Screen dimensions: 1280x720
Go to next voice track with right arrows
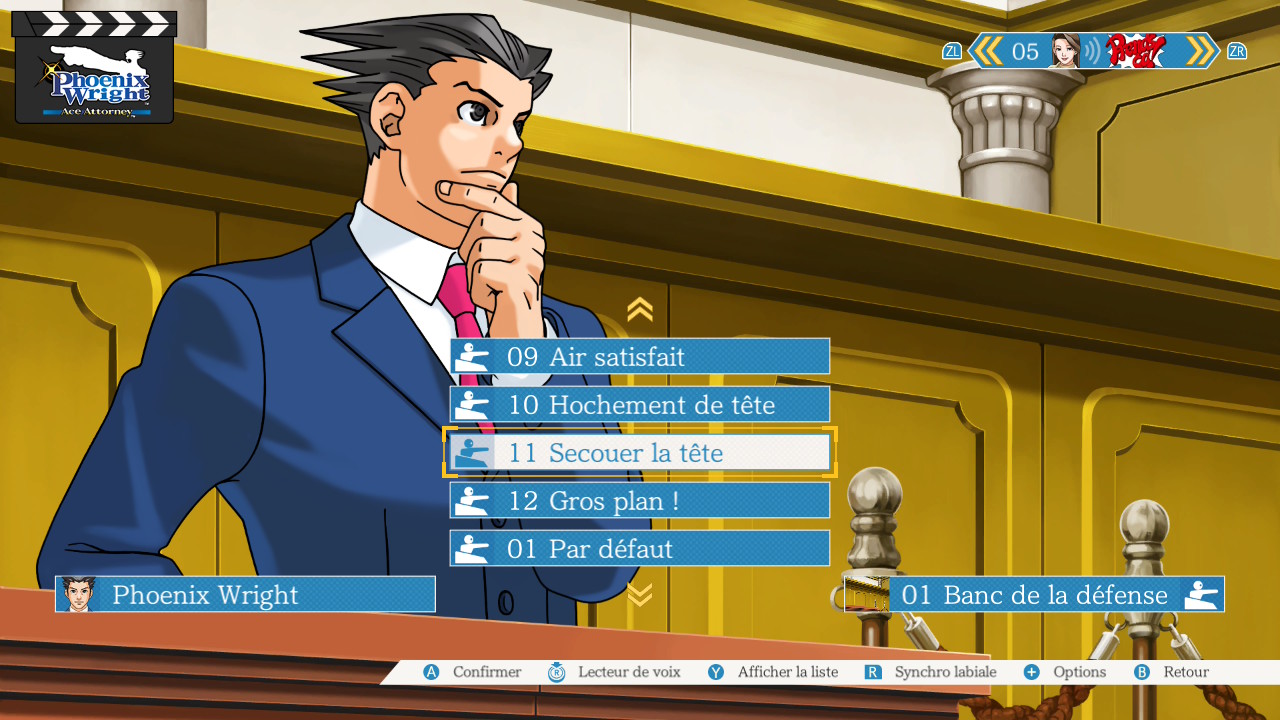(1199, 51)
